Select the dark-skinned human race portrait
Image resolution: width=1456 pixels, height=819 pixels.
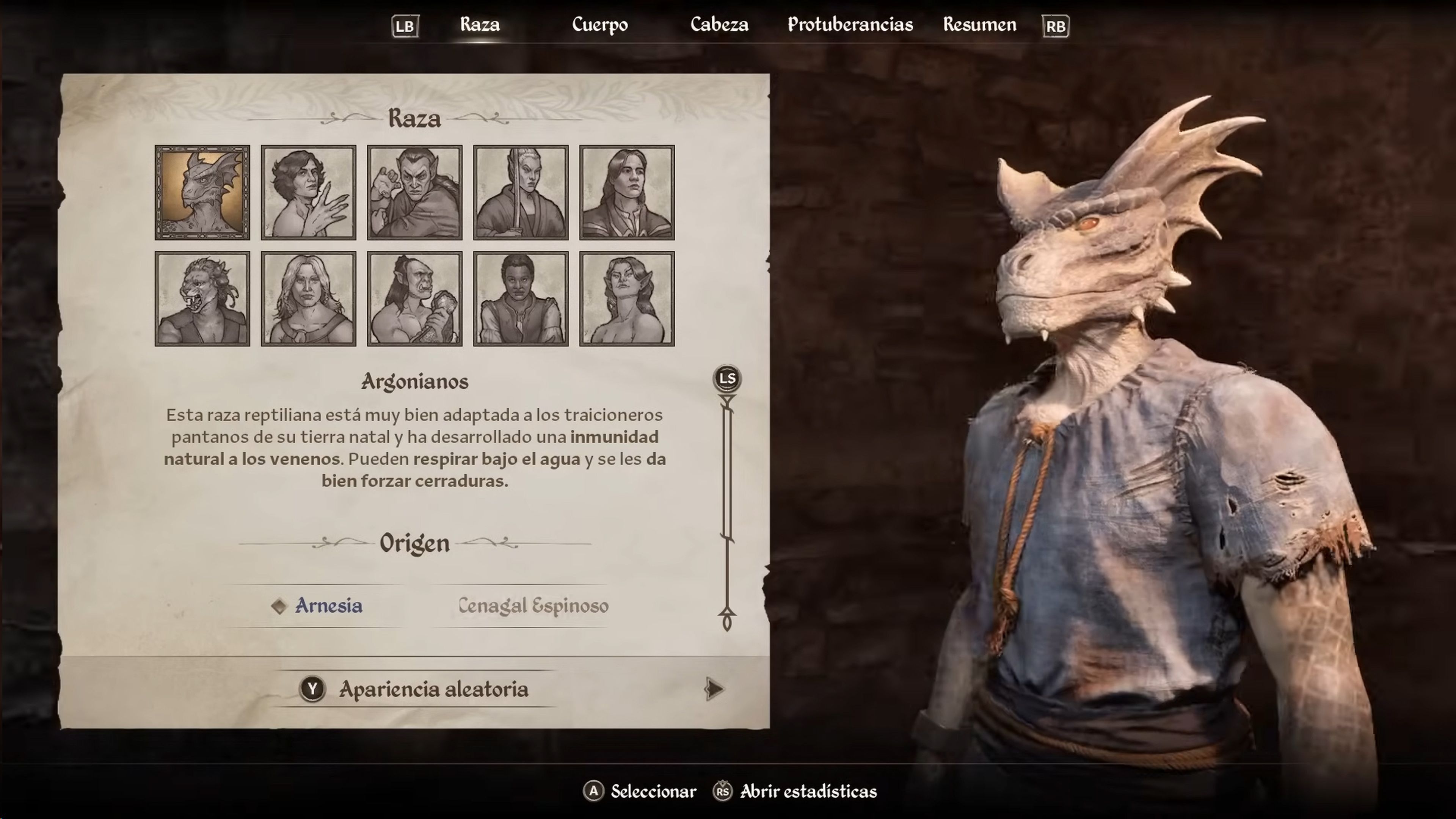(x=521, y=298)
